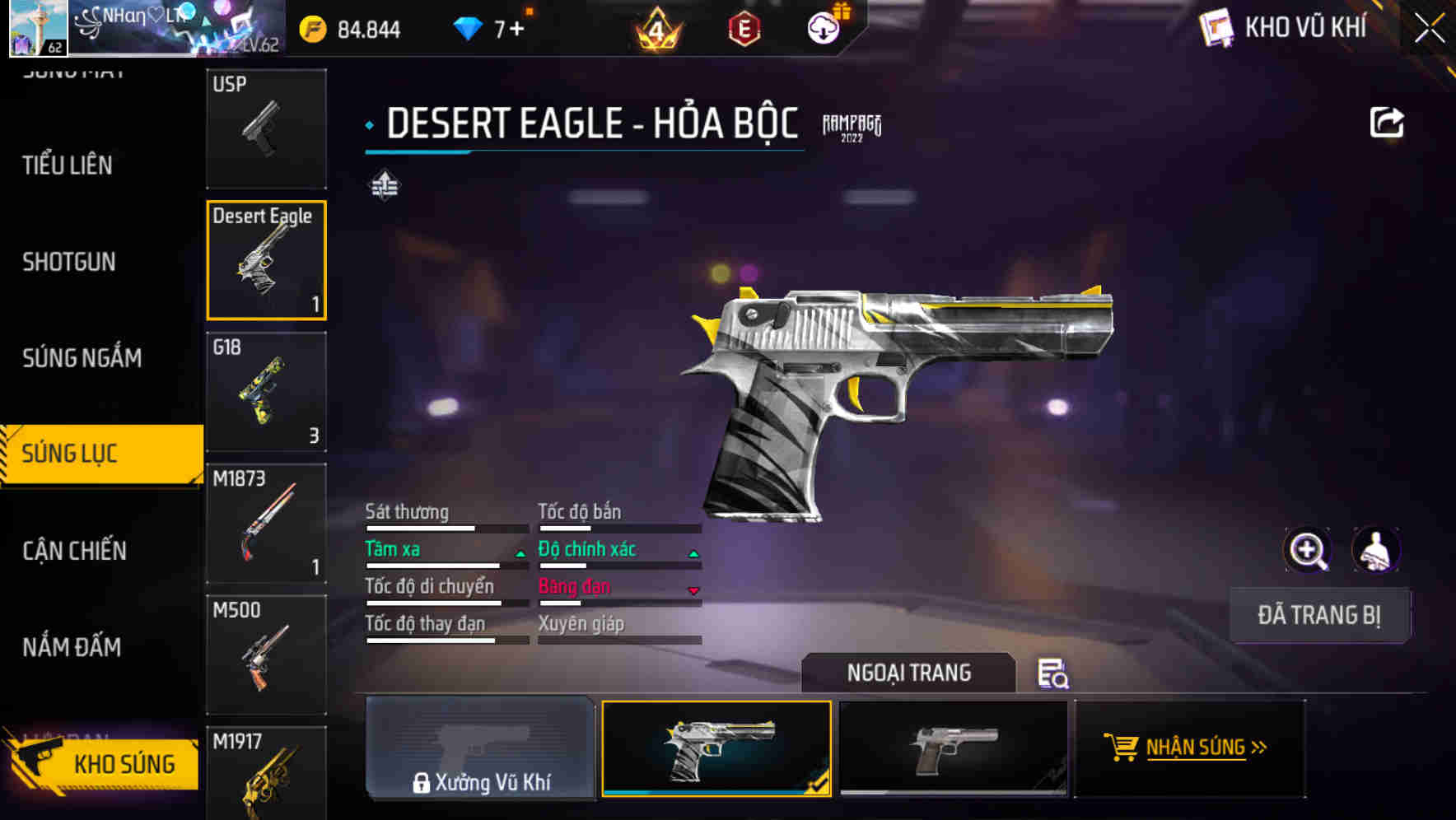Click the red arrow beside Băng đạn
The image size is (1456, 820).
(693, 591)
